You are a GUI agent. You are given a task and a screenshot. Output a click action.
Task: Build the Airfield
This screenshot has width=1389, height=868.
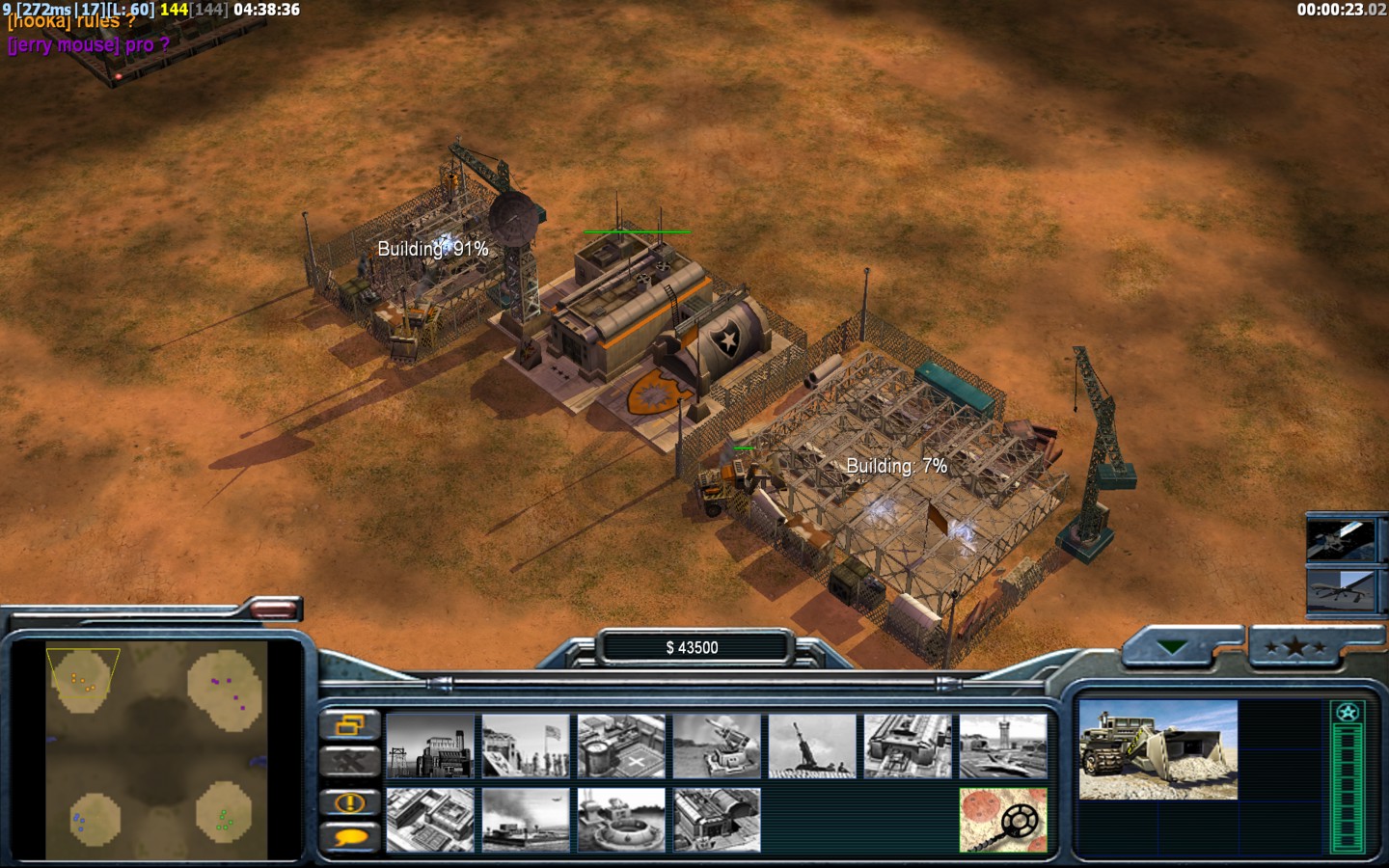click(1003, 746)
